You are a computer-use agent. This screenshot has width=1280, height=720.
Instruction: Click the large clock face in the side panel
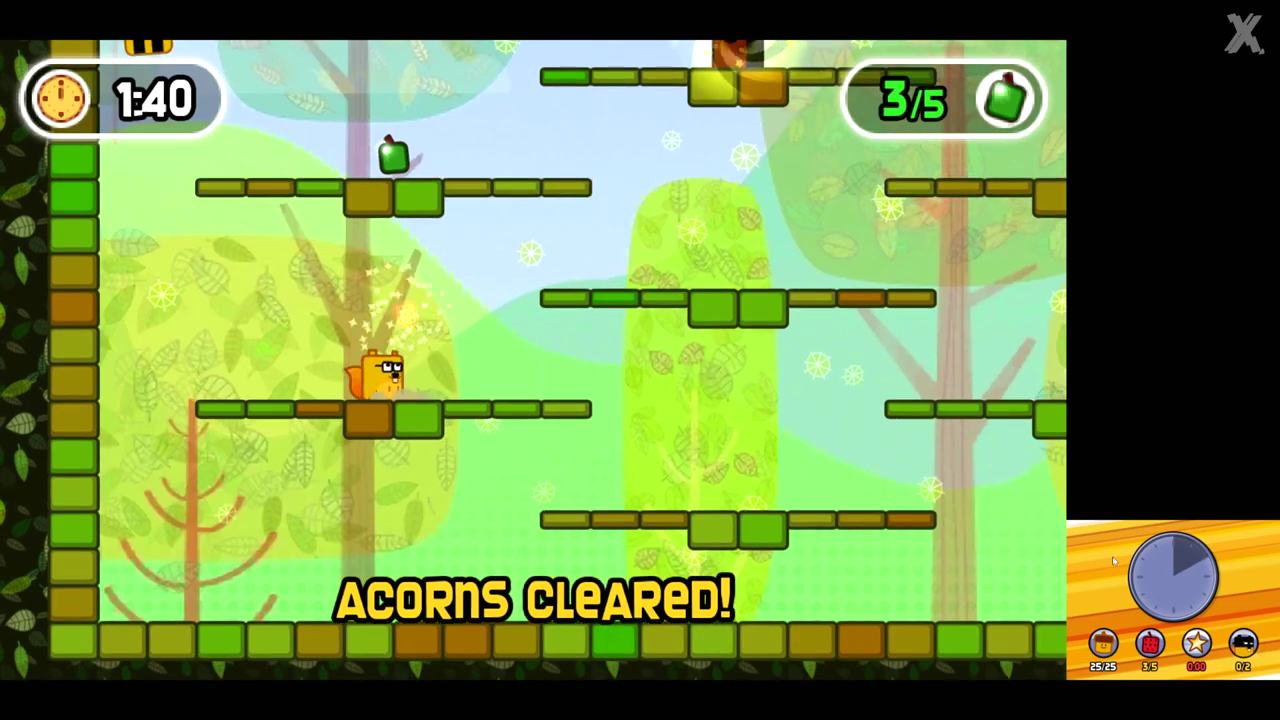(x=1172, y=575)
